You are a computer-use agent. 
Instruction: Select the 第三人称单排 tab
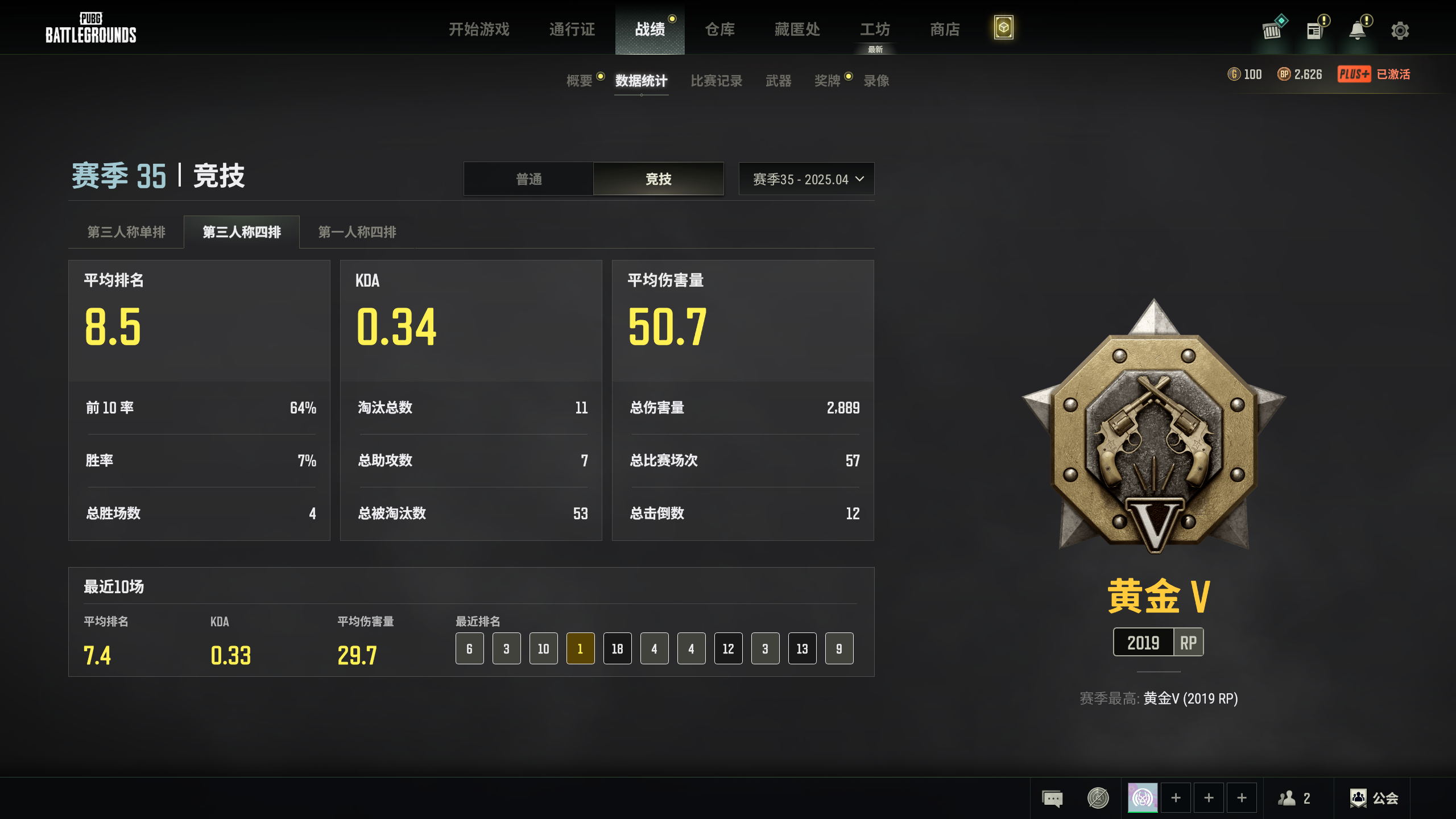(126, 231)
